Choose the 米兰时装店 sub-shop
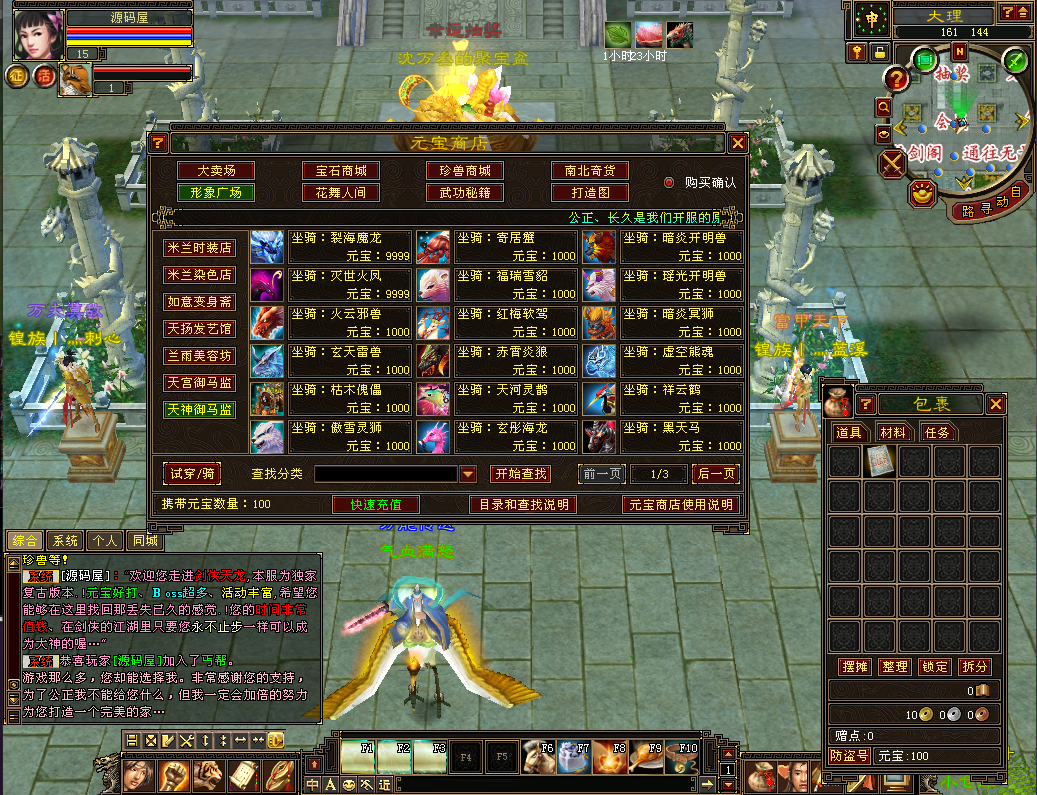This screenshot has height=795, width=1037. pyautogui.click(x=200, y=247)
